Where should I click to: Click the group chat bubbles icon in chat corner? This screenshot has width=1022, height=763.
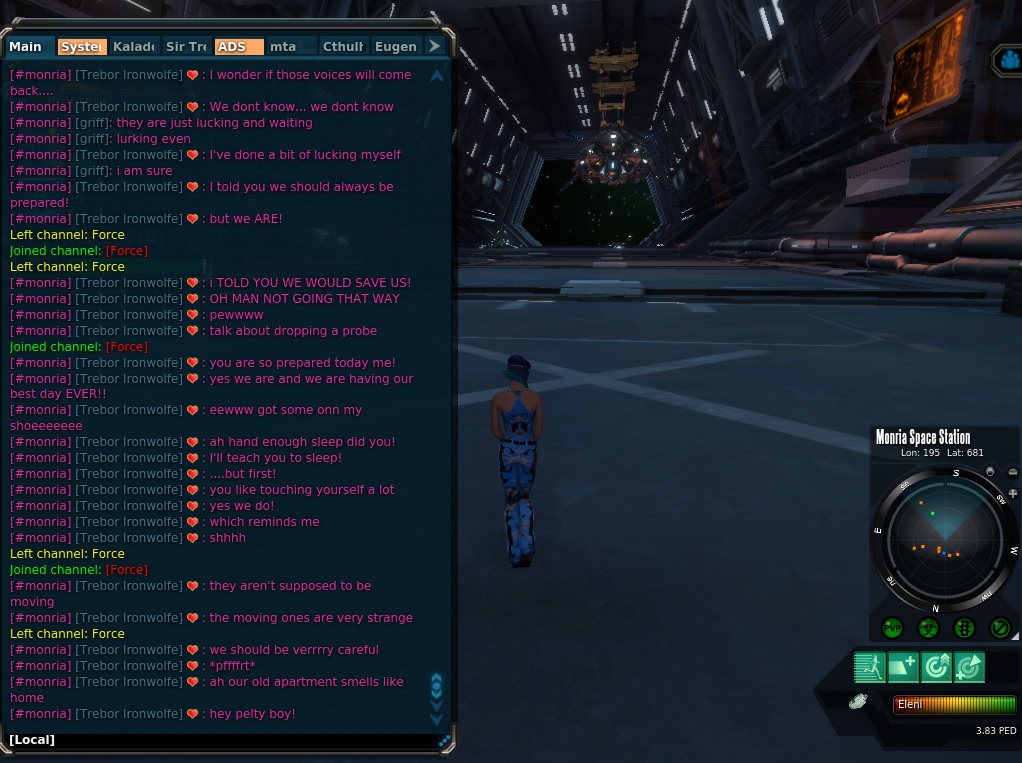pyautogui.click(x=445, y=740)
